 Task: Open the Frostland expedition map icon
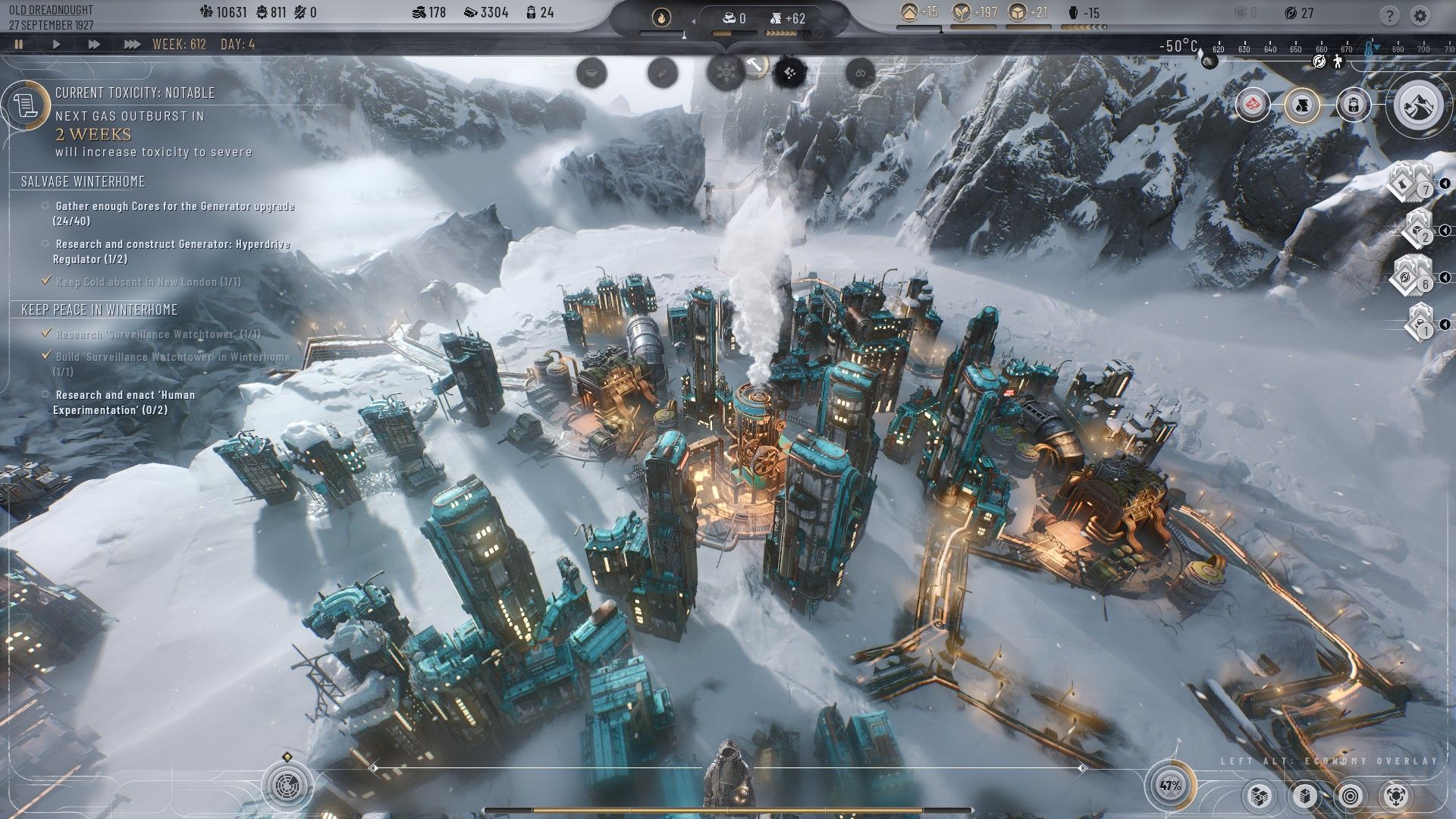(1421, 105)
